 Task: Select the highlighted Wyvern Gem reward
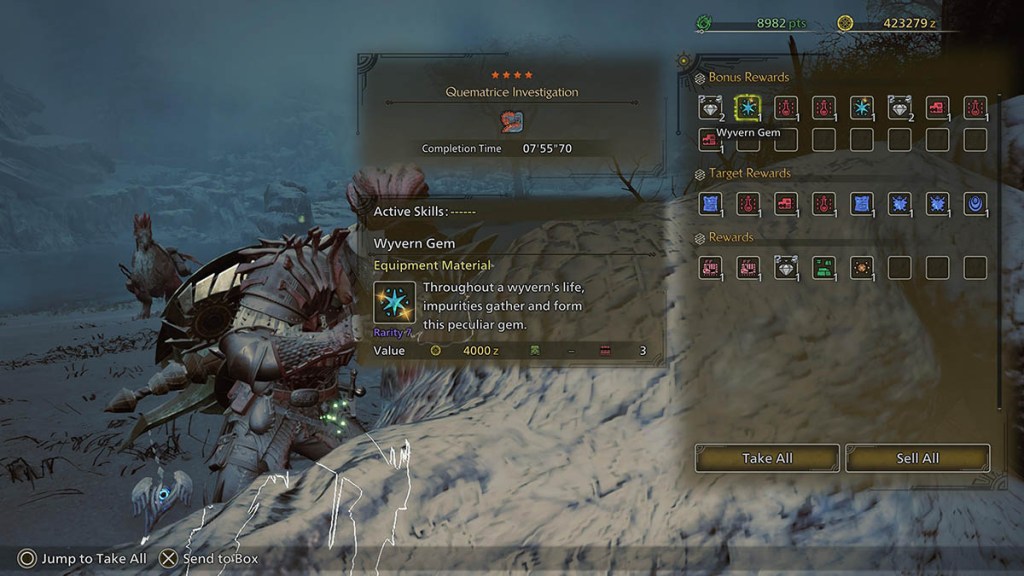pos(748,108)
